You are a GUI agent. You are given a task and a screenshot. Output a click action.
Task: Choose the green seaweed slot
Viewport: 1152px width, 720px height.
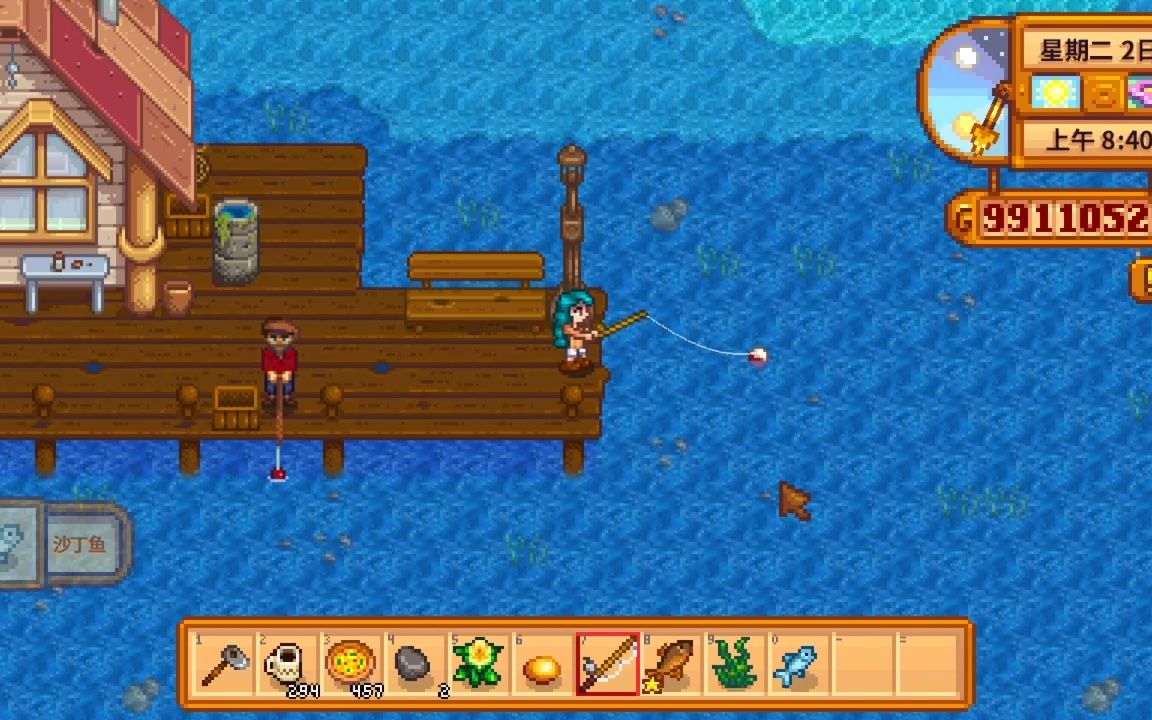[x=734, y=664]
